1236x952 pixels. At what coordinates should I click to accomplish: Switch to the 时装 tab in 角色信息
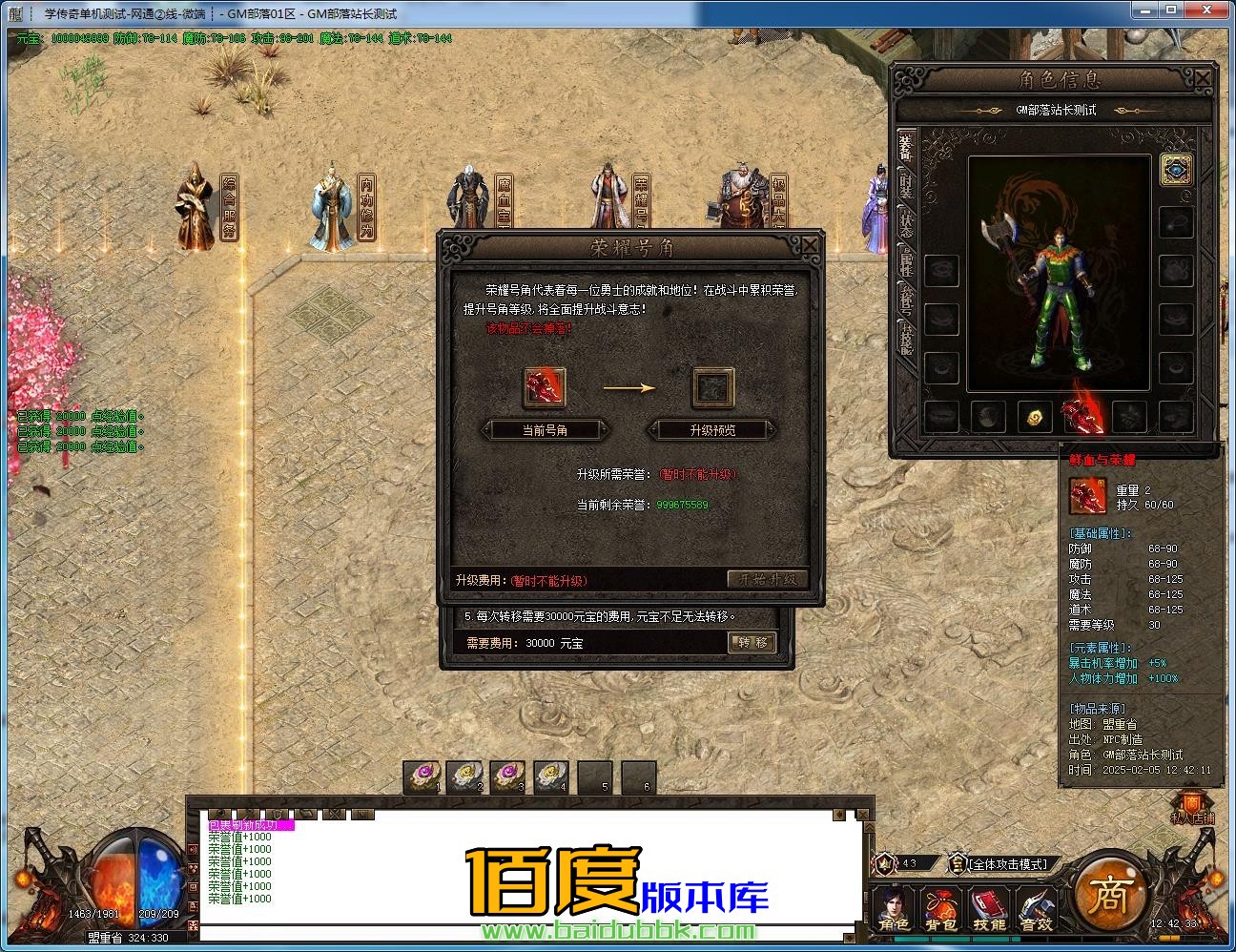[904, 184]
